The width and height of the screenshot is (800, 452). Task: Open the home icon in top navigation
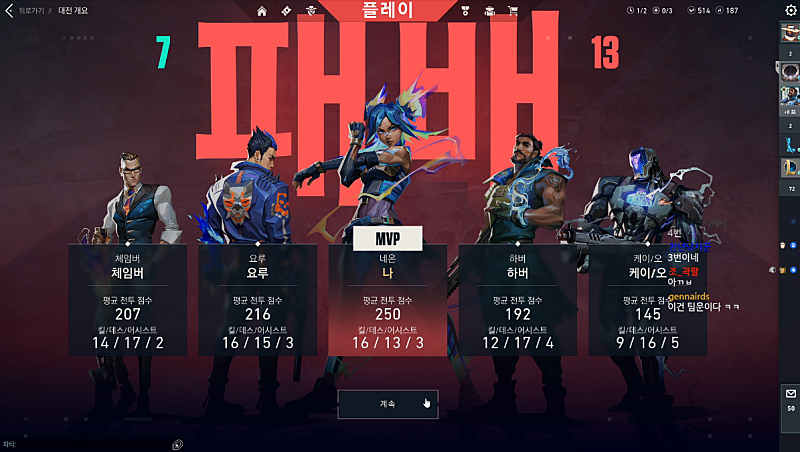tap(262, 11)
